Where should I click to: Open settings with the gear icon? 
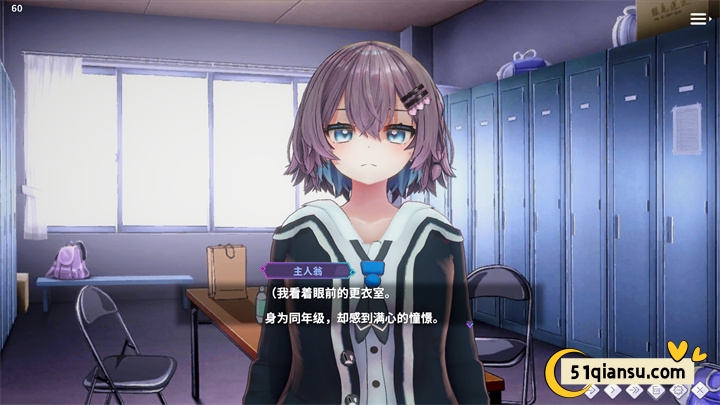click(x=677, y=390)
